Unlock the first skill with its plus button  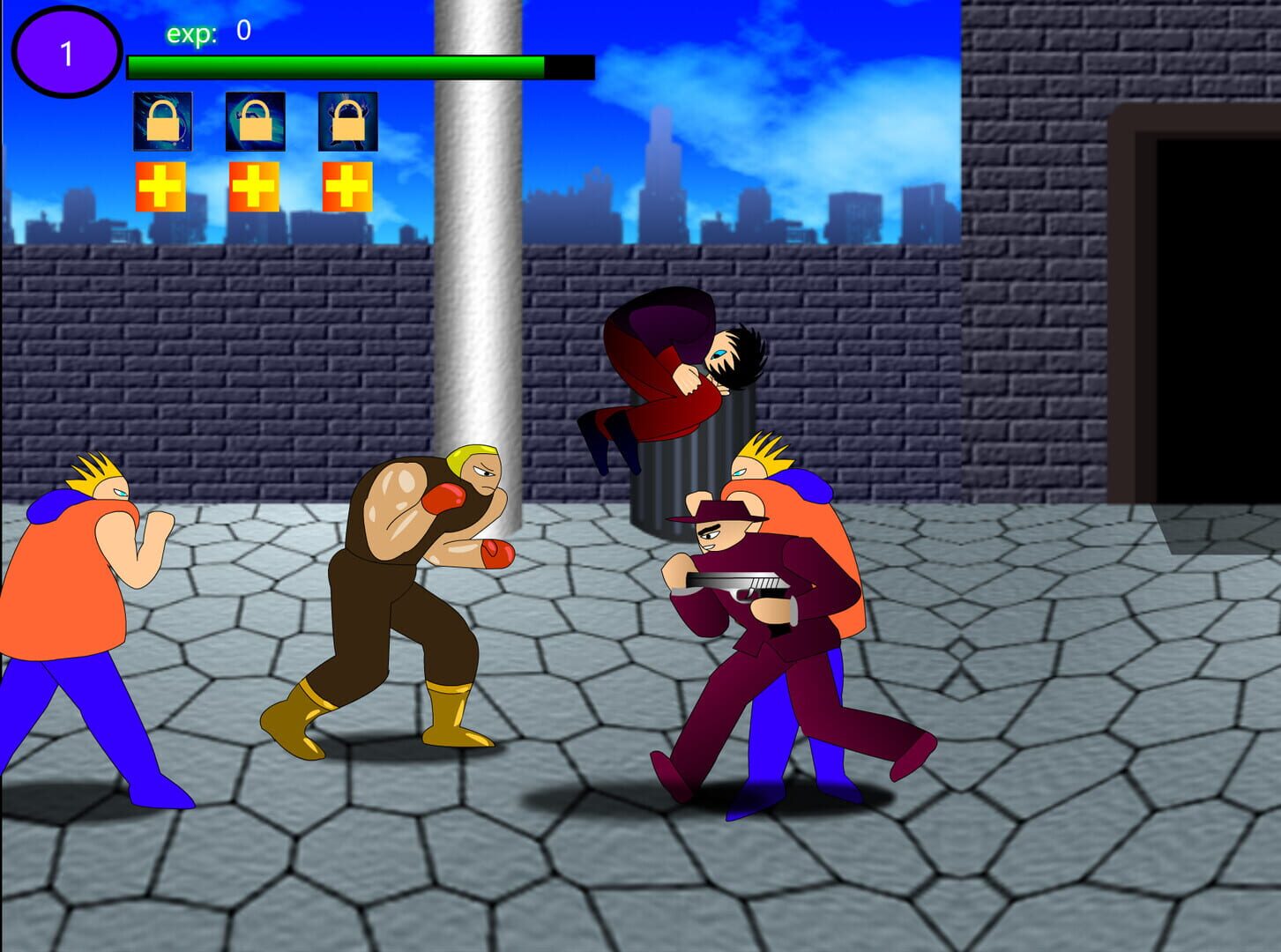click(161, 186)
